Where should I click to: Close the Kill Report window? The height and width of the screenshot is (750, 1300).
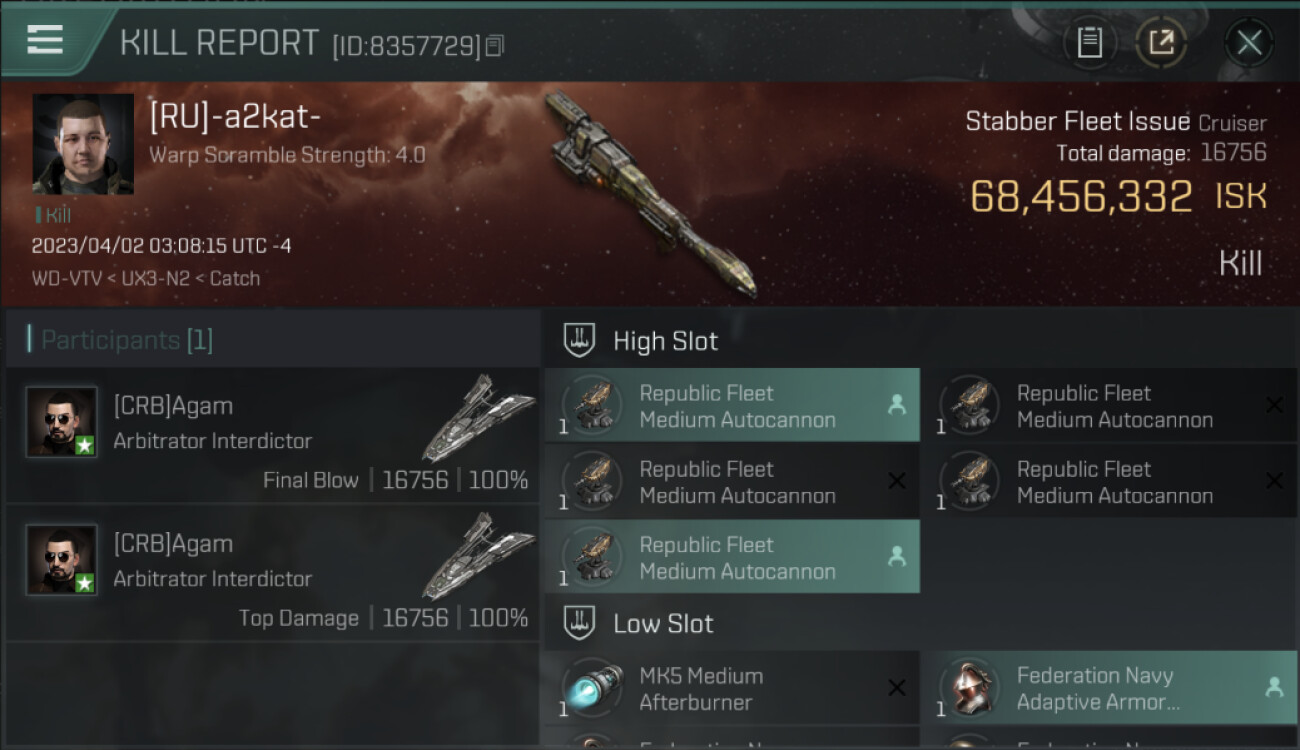(x=1248, y=43)
